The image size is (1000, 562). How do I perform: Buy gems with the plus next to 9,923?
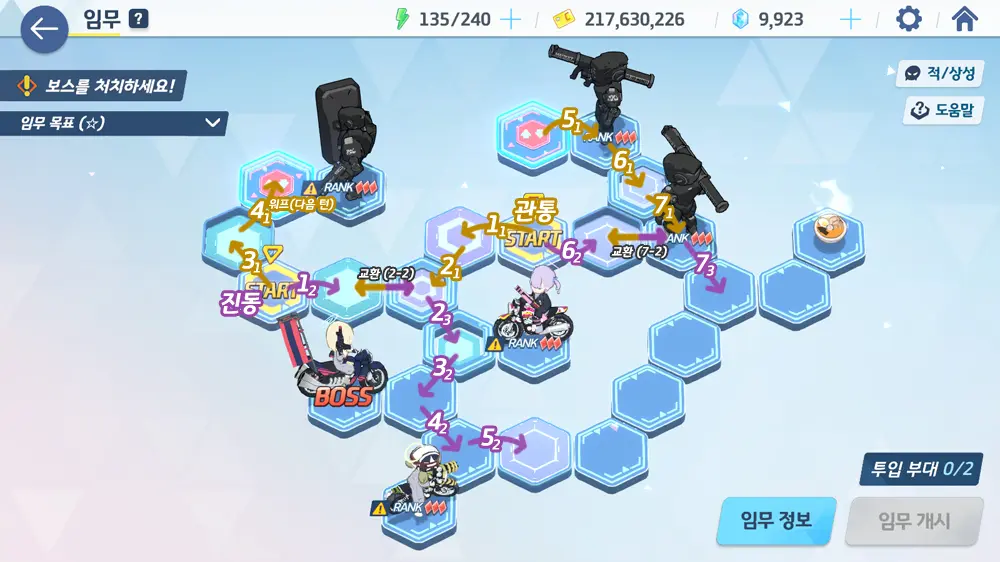[850, 19]
